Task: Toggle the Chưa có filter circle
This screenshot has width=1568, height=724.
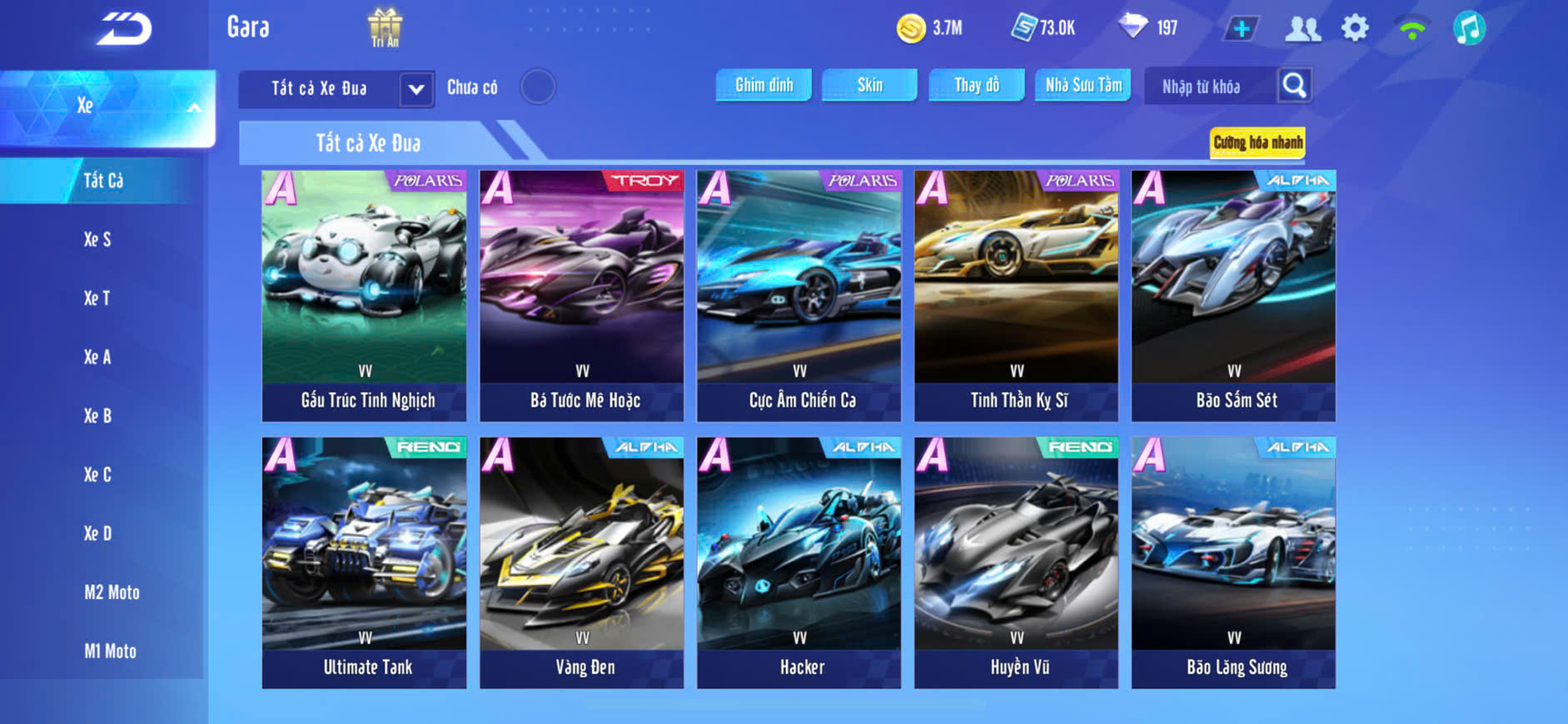Action: [537, 87]
